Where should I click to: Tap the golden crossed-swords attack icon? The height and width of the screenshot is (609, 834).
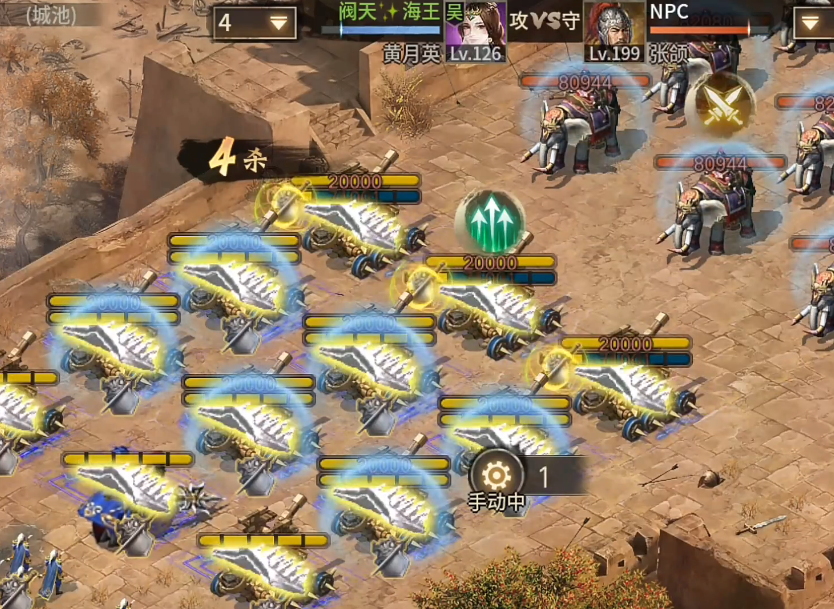tap(719, 104)
